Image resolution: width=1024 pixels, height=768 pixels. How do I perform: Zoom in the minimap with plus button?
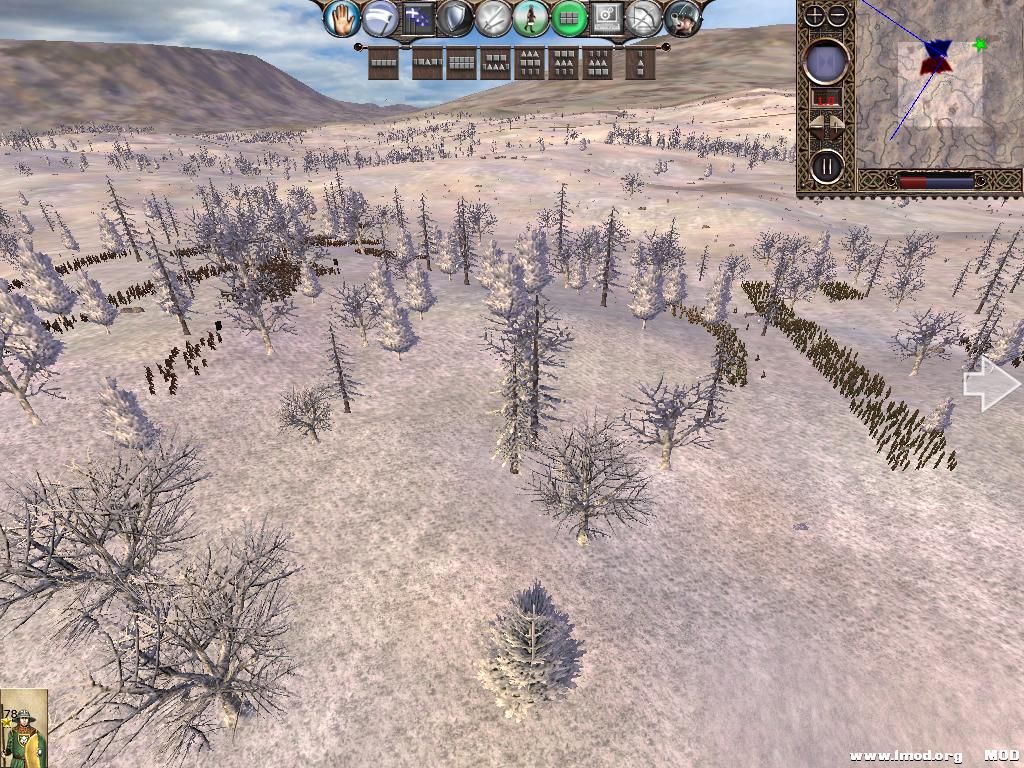point(815,15)
